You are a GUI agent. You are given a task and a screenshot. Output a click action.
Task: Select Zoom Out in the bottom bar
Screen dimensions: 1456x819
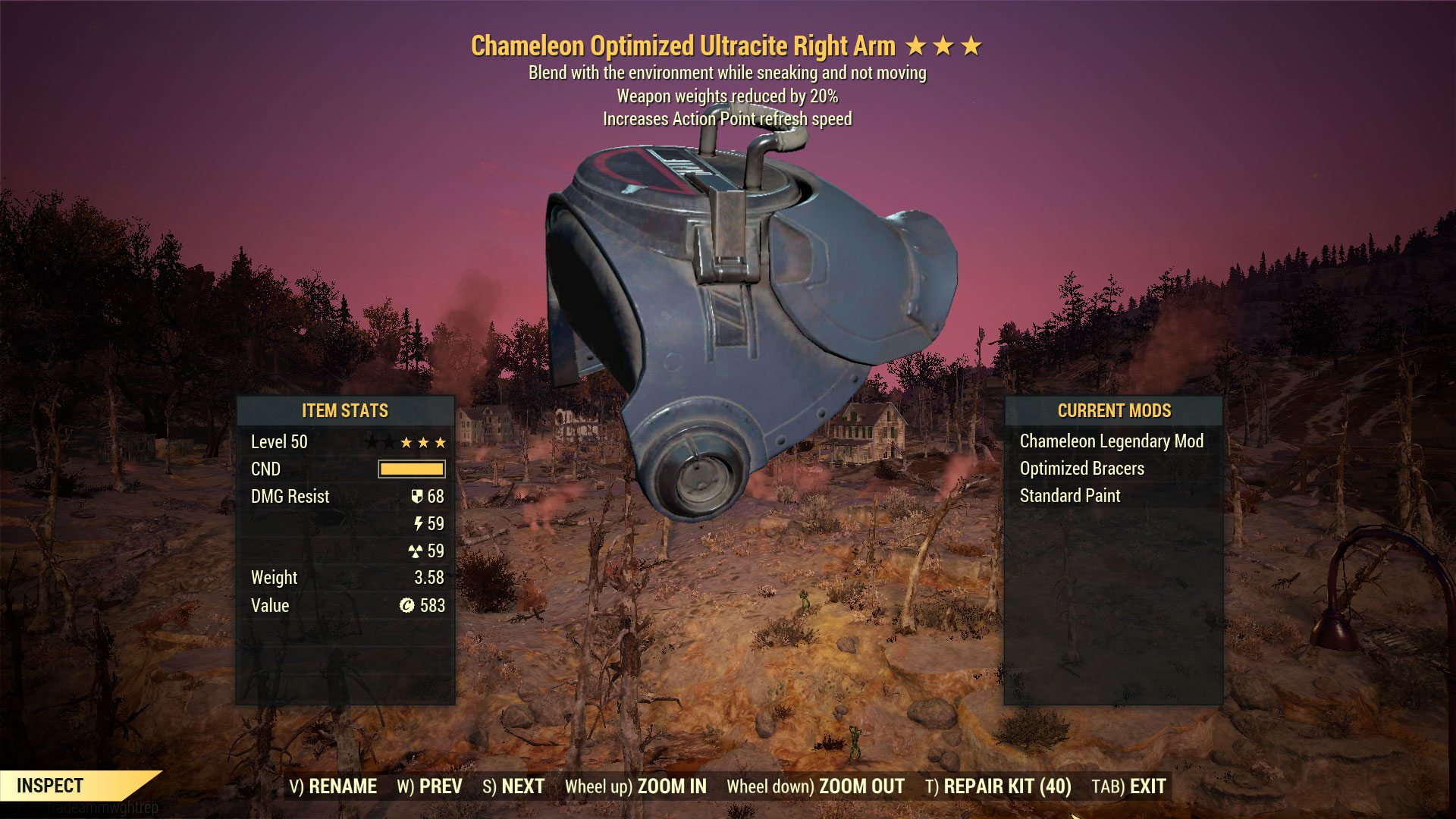click(x=815, y=786)
